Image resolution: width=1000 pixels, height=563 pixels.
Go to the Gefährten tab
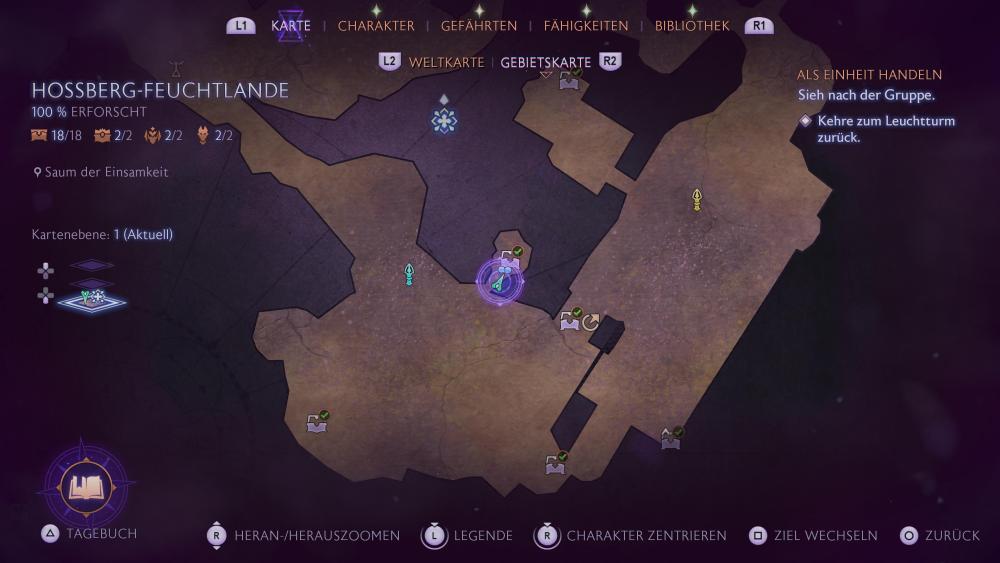pos(479,26)
